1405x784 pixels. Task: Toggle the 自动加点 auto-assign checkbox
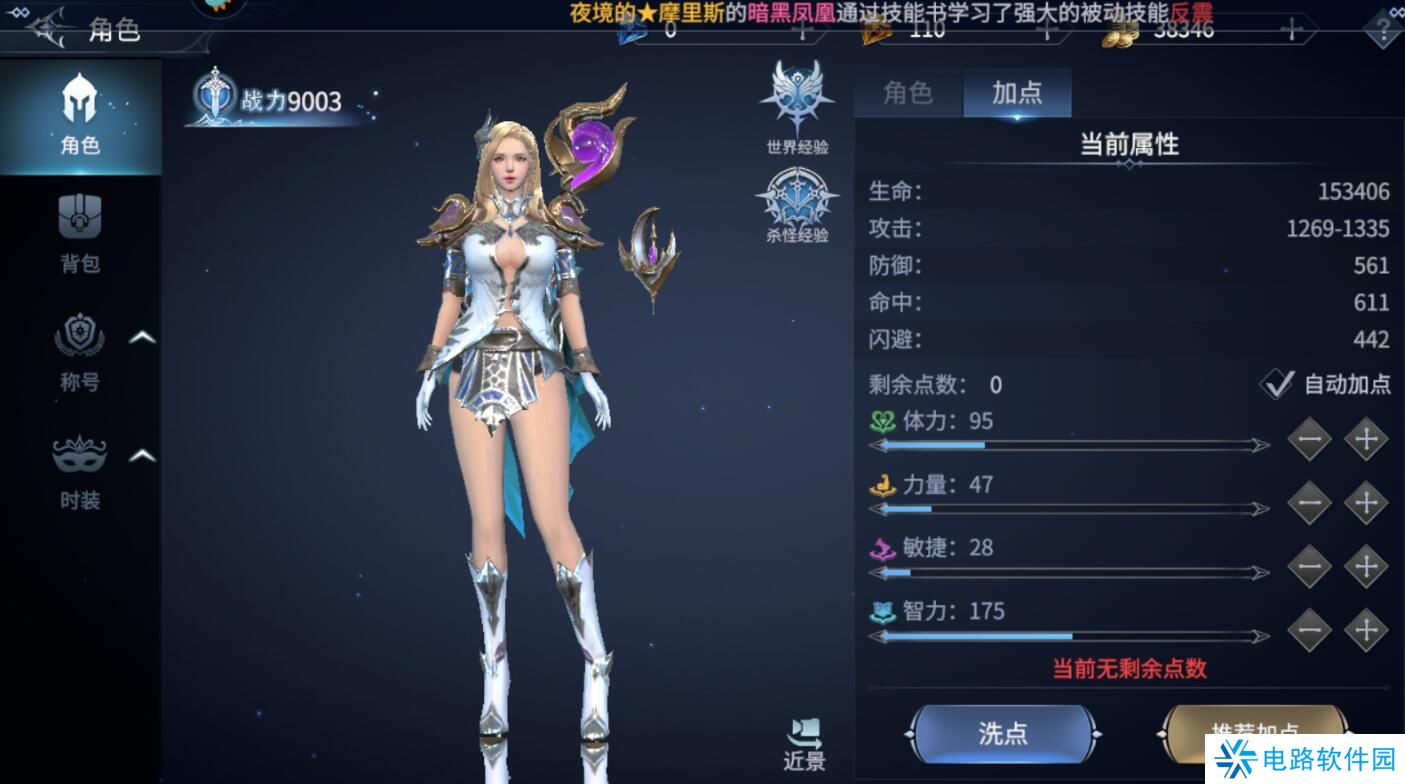tap(1277, 384)
